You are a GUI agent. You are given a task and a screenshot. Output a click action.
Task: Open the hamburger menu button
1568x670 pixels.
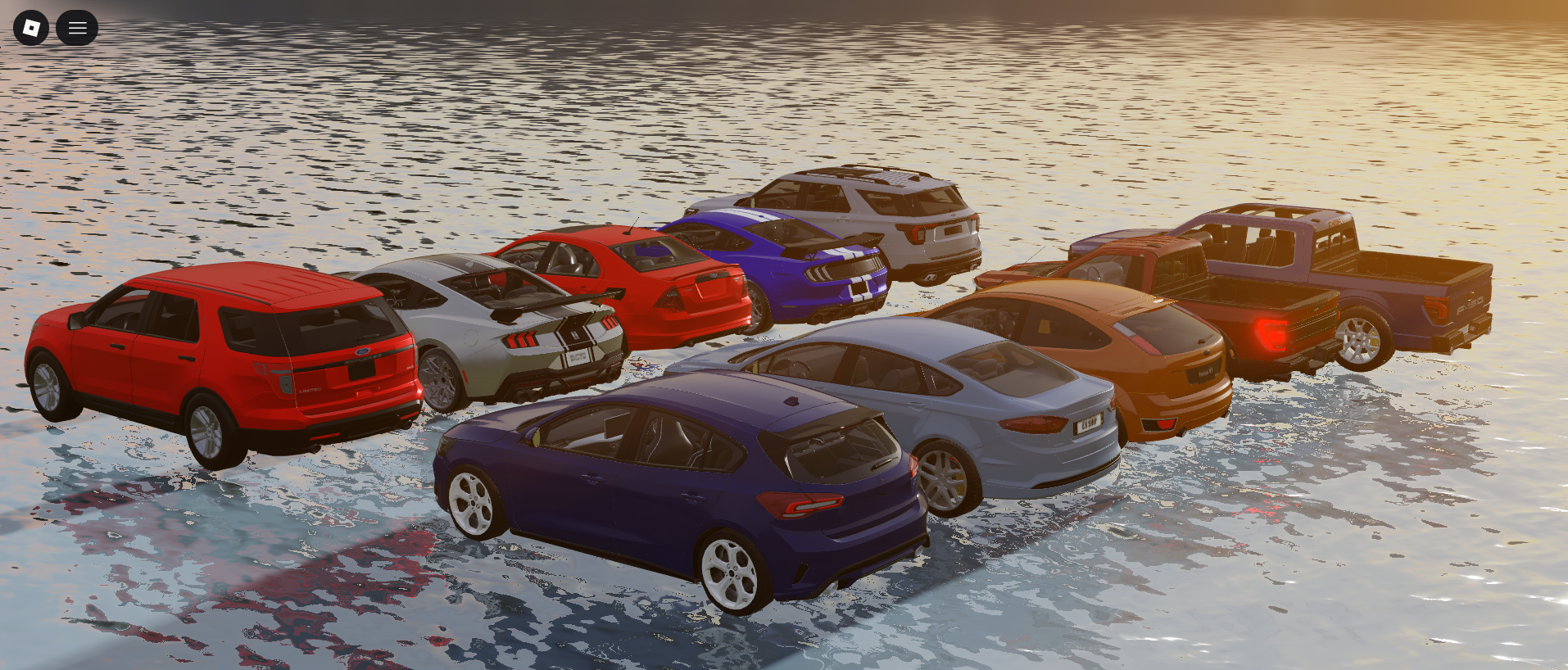[x=77, y=28]
